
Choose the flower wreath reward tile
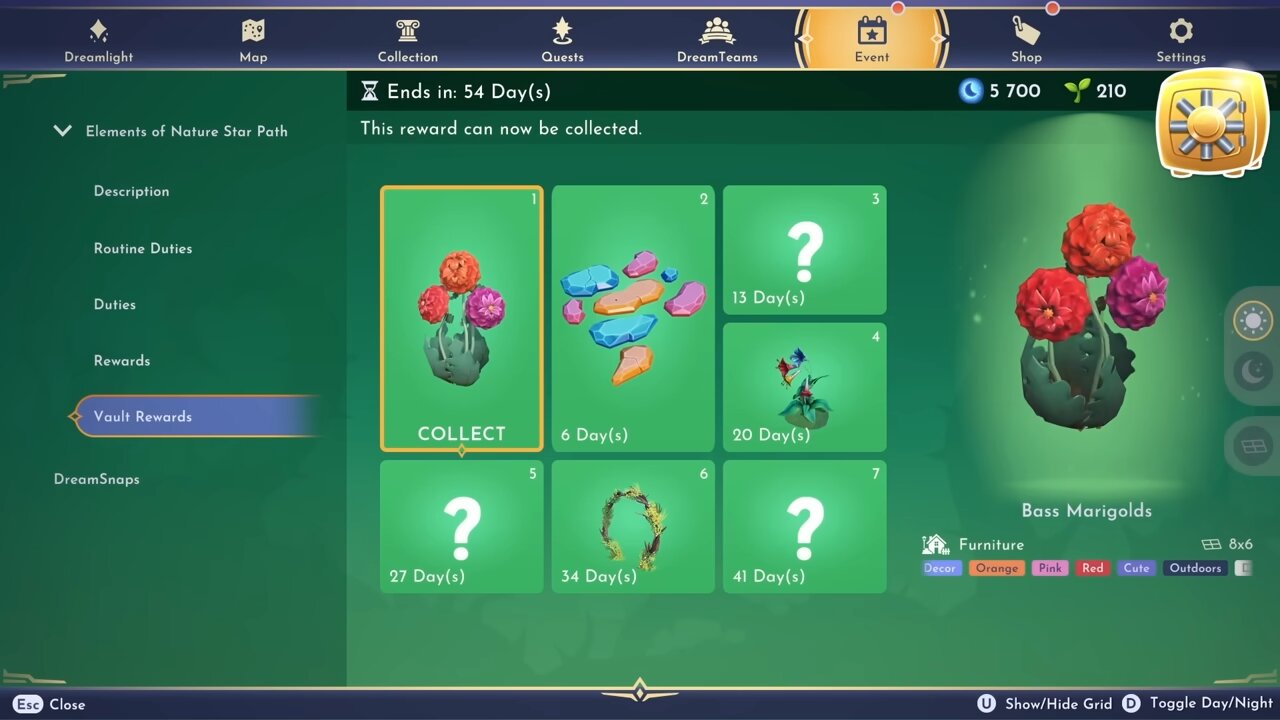pos(633,527)
